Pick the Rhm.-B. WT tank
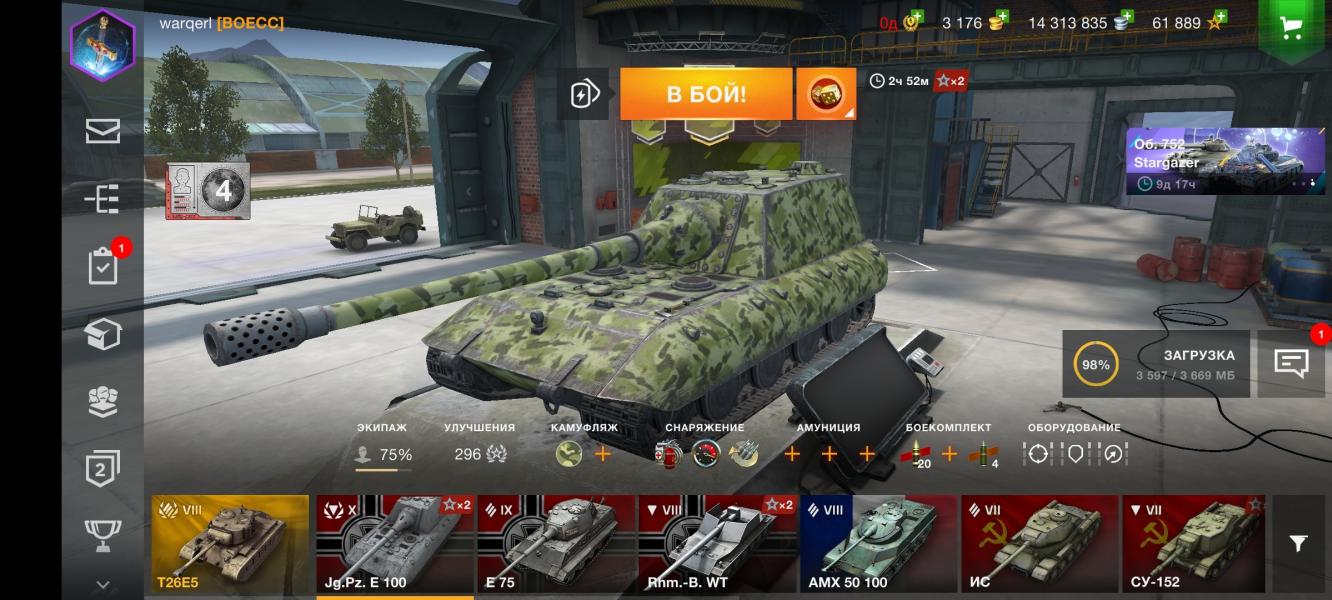The width and height of the screenshot is (1332, 600). [x=717, y=545]
